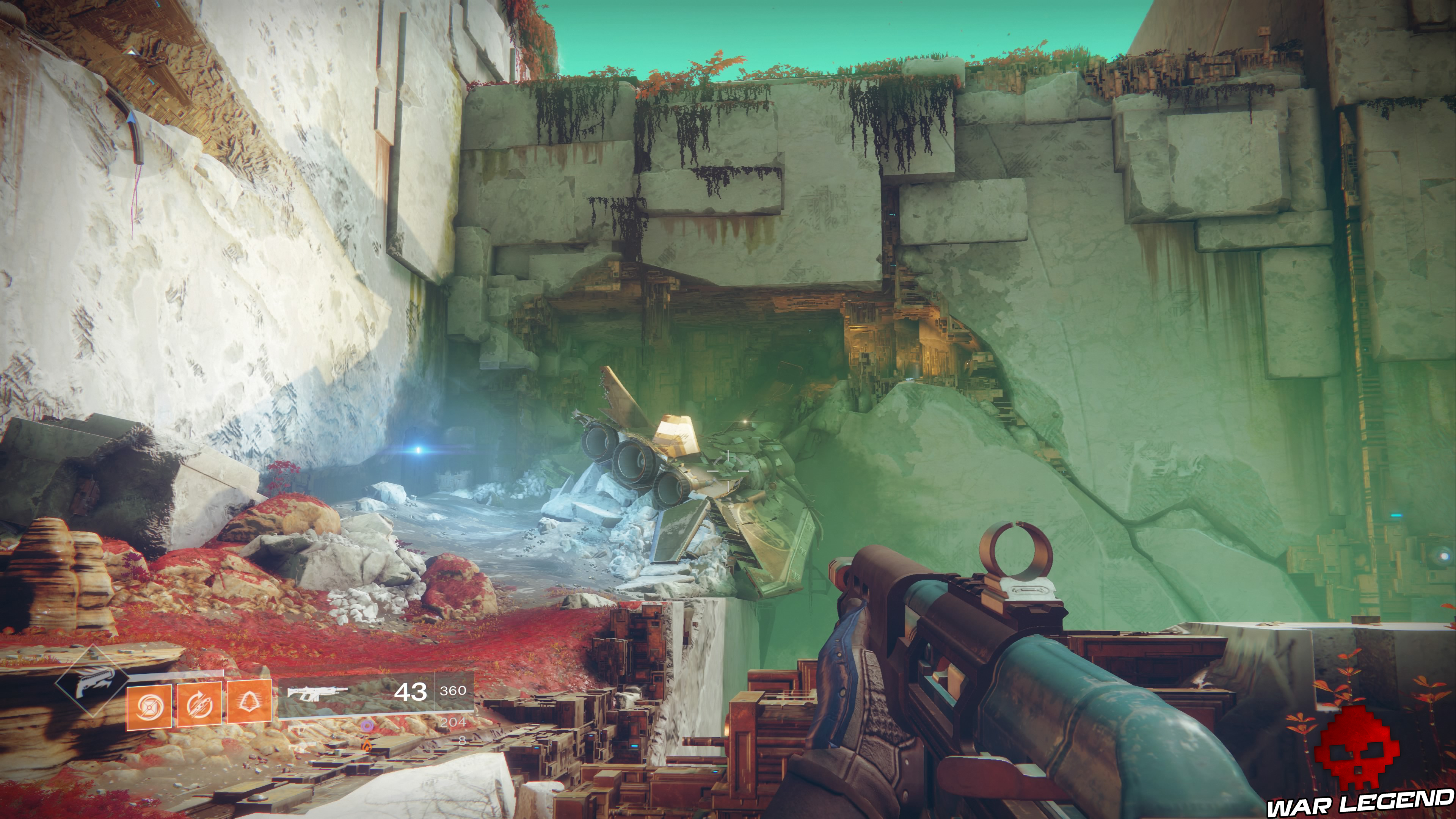The height and width of the screenshot is (819, 1456).
Task: Select the power weapon icon above ammo count 8
Action: (299, 747)
